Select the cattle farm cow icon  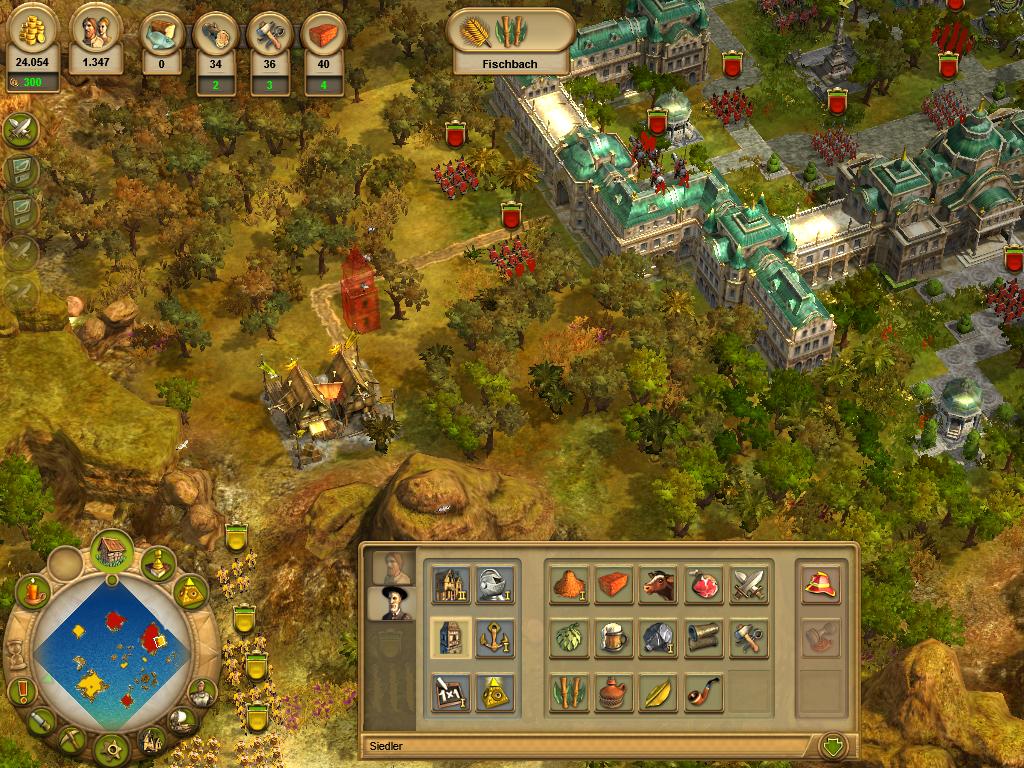click(658, 585)
